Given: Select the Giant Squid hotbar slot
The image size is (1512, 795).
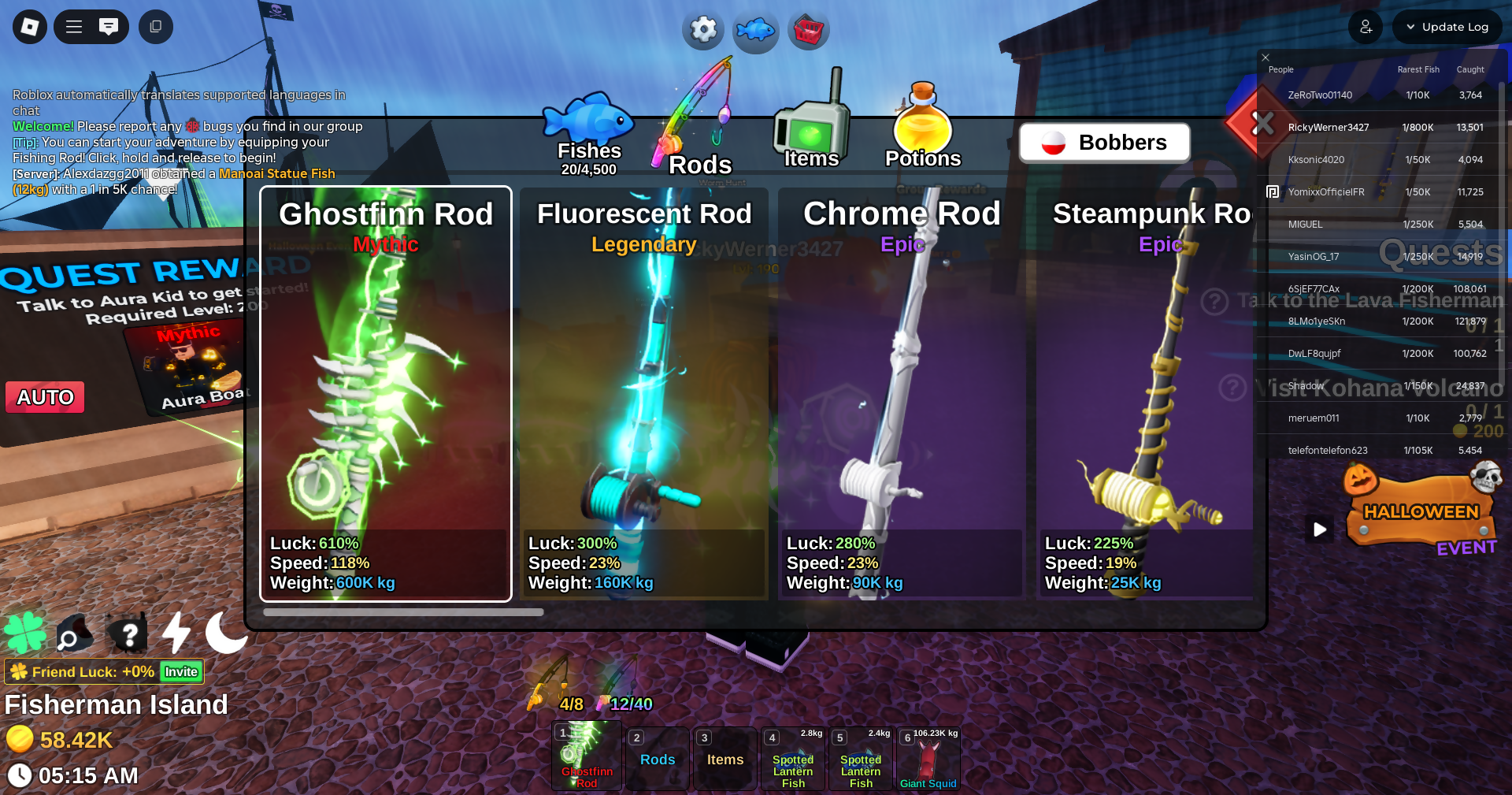Looking at the screenshot, I should point(928,759).
